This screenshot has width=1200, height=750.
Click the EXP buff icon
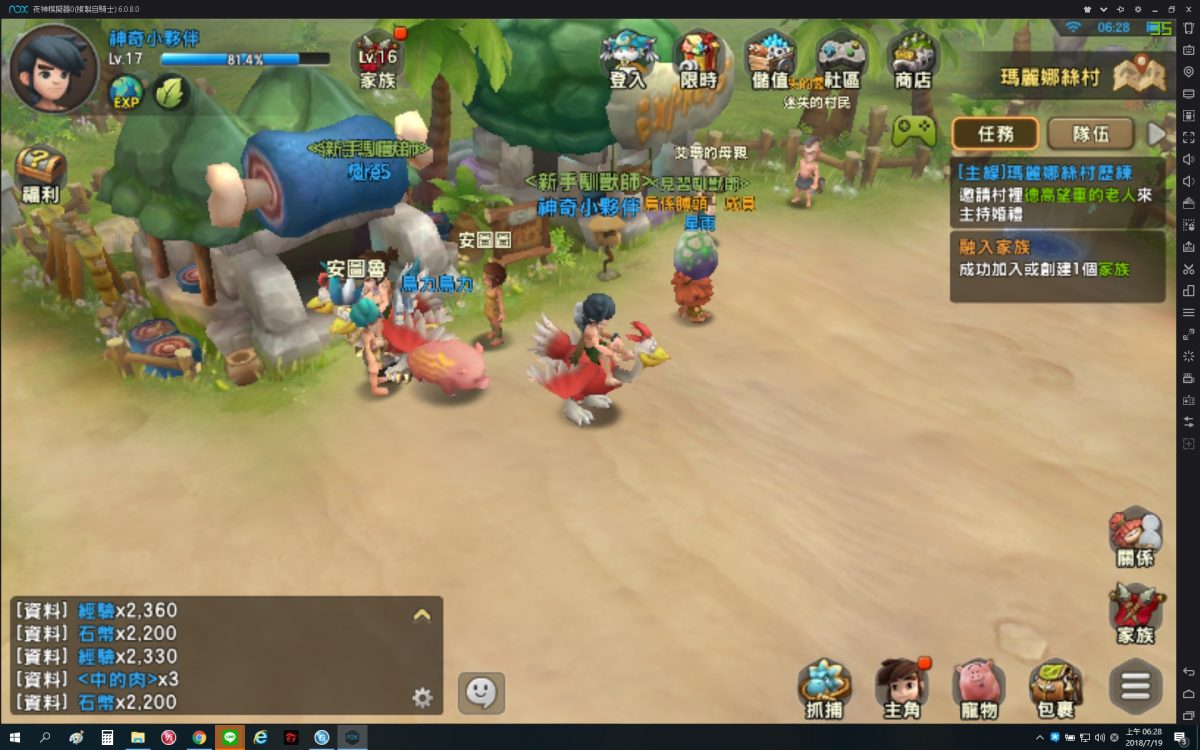tap(127, 94)
